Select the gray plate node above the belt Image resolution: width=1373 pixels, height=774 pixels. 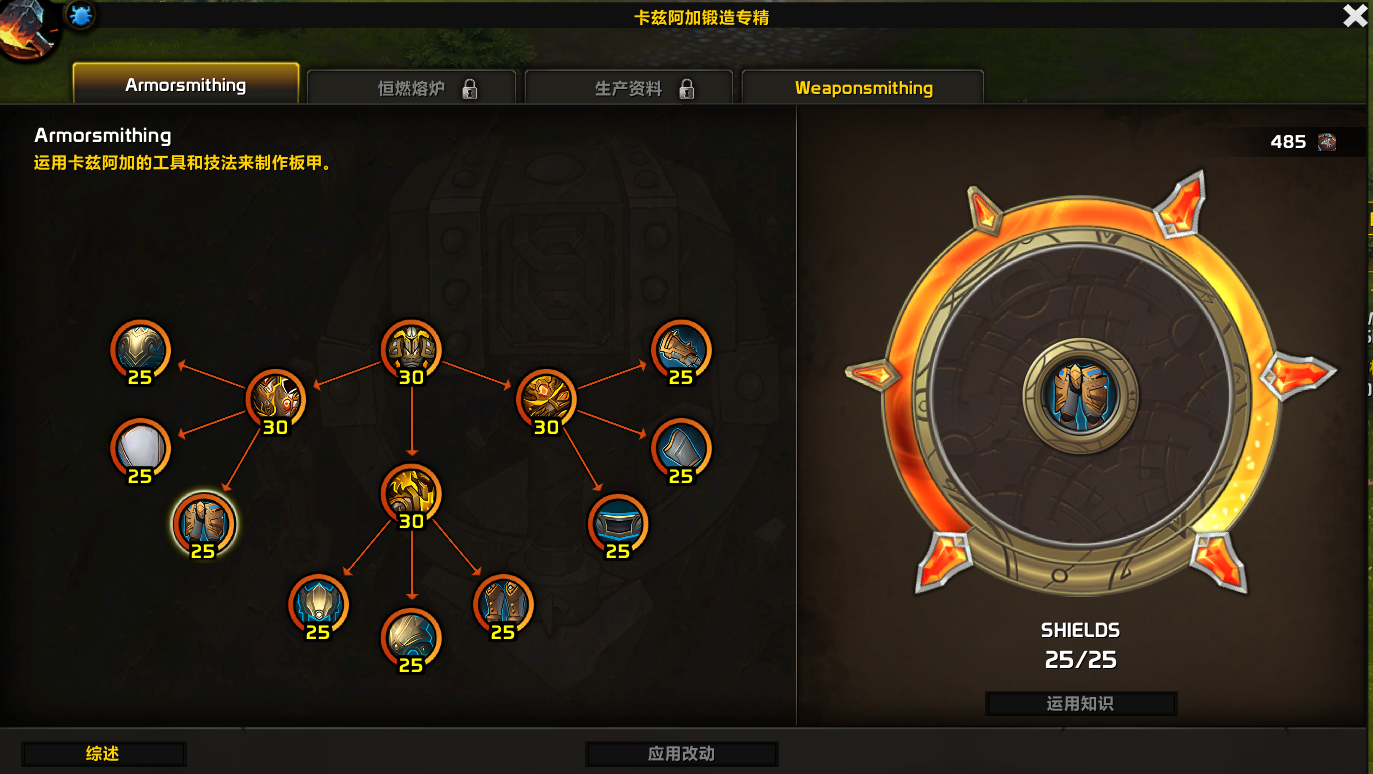coord(681,449)
